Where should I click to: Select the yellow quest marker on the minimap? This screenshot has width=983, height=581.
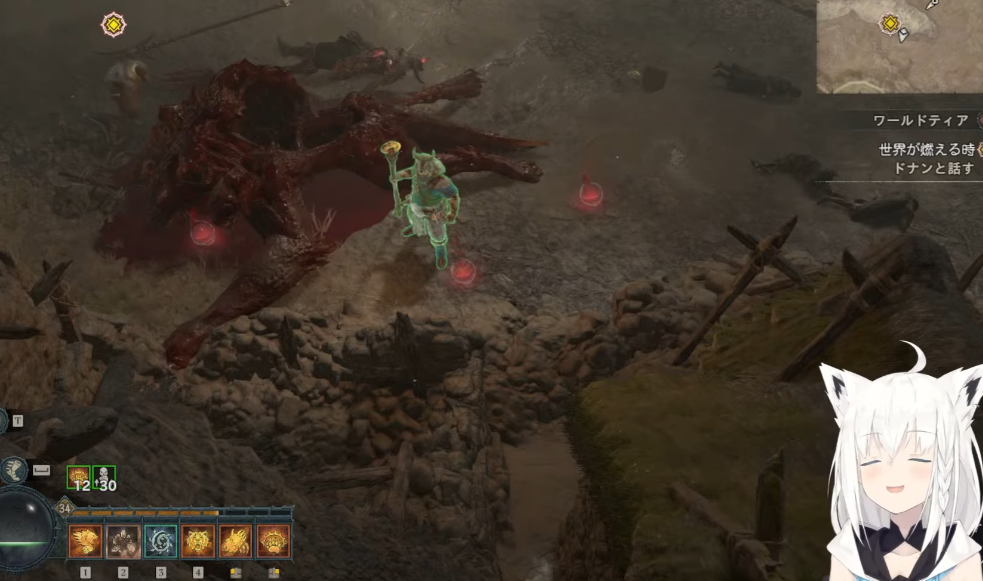889,23
